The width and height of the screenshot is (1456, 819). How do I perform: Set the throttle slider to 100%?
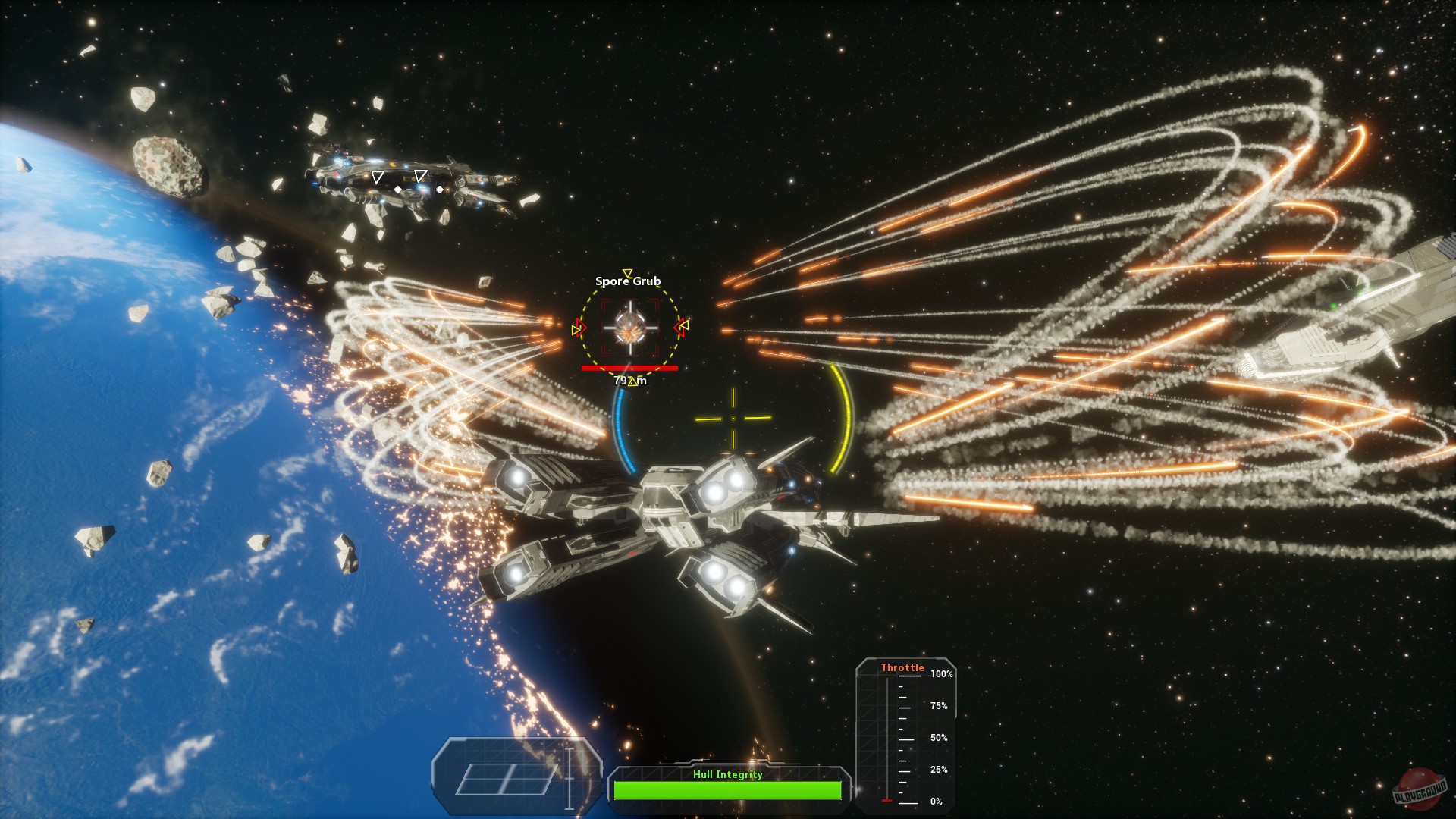887,674
